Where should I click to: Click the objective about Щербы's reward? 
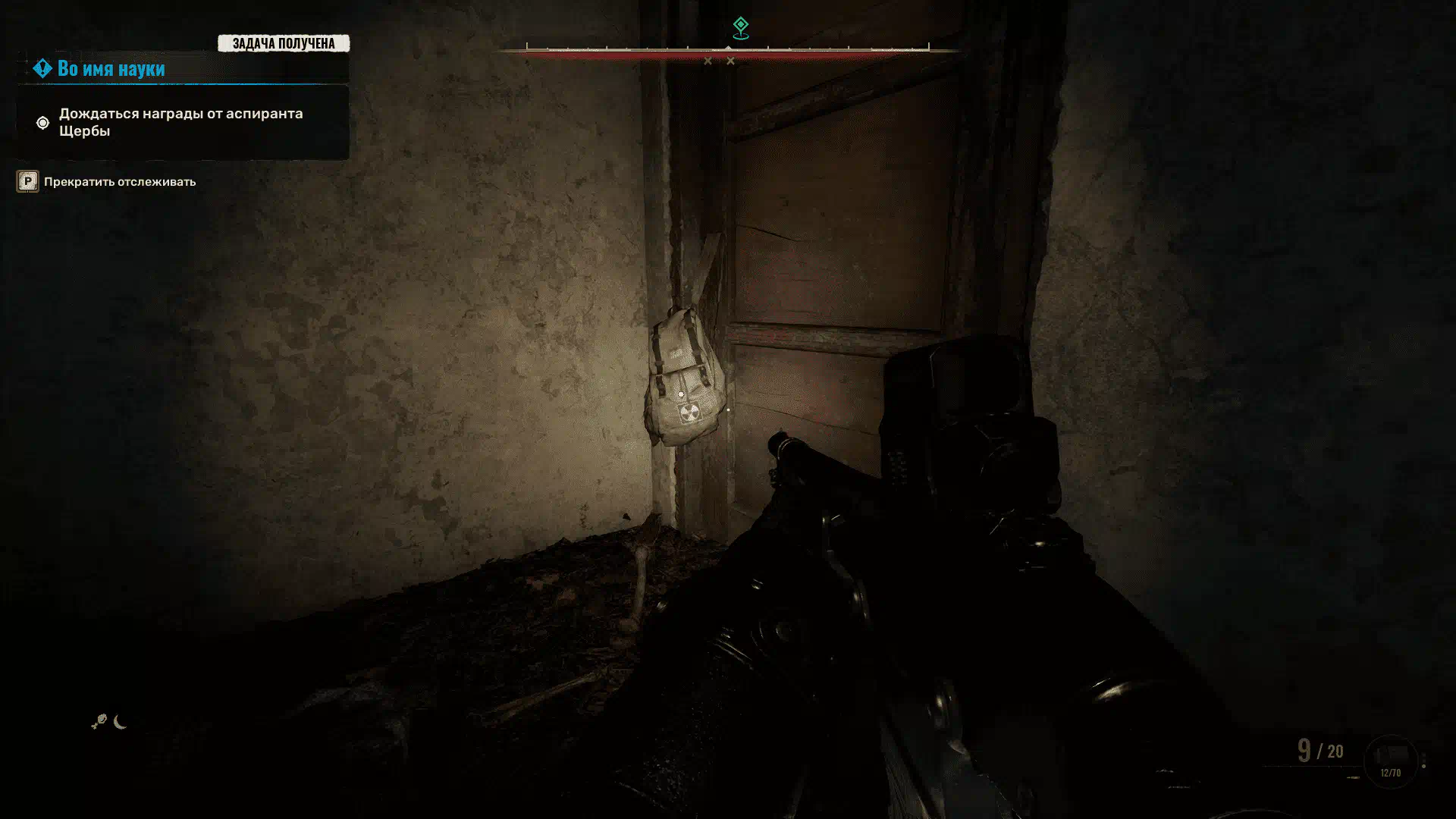(180, 122)
